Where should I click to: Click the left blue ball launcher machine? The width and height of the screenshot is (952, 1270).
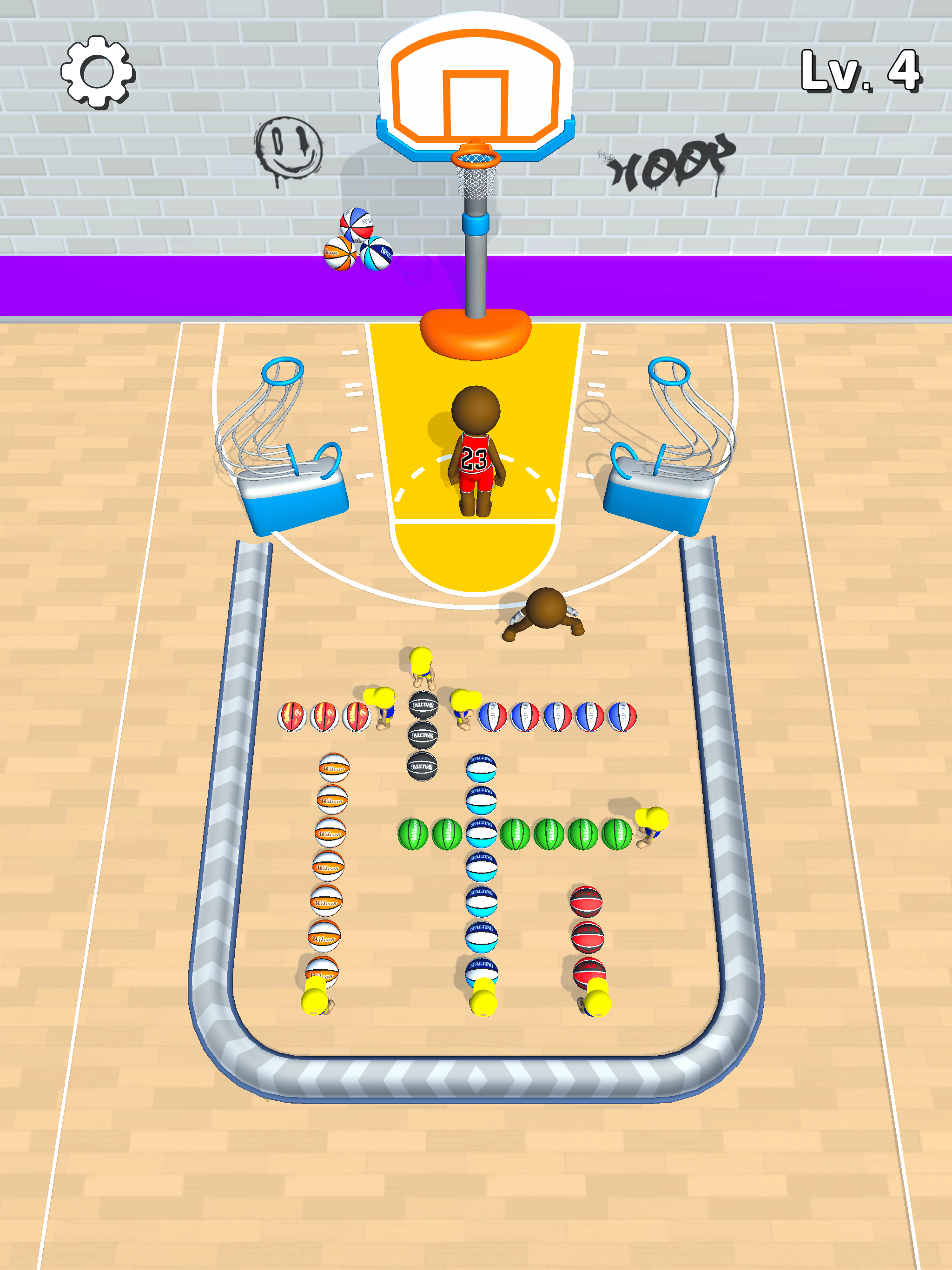pos(293,494)
